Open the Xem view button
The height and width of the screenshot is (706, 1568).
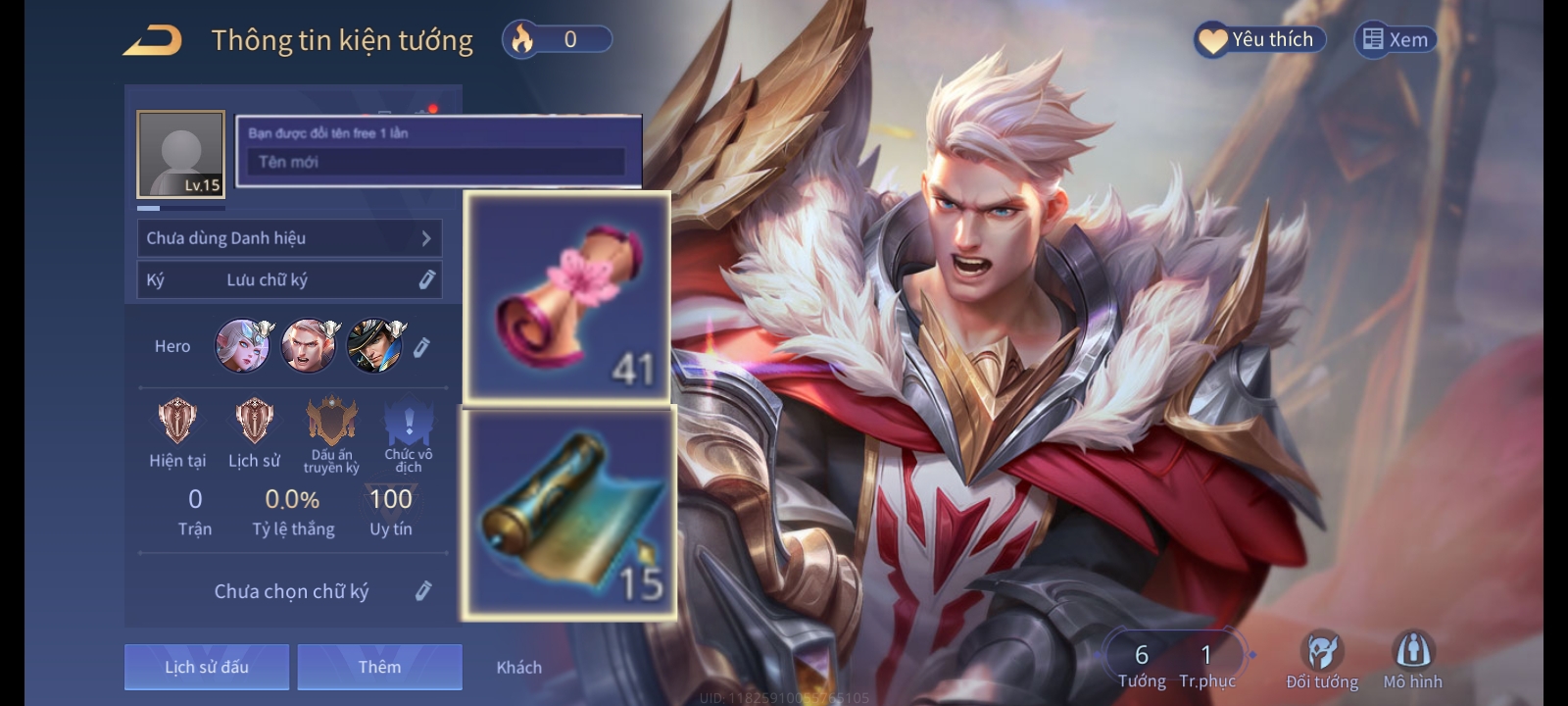(x=1396, y=39)
